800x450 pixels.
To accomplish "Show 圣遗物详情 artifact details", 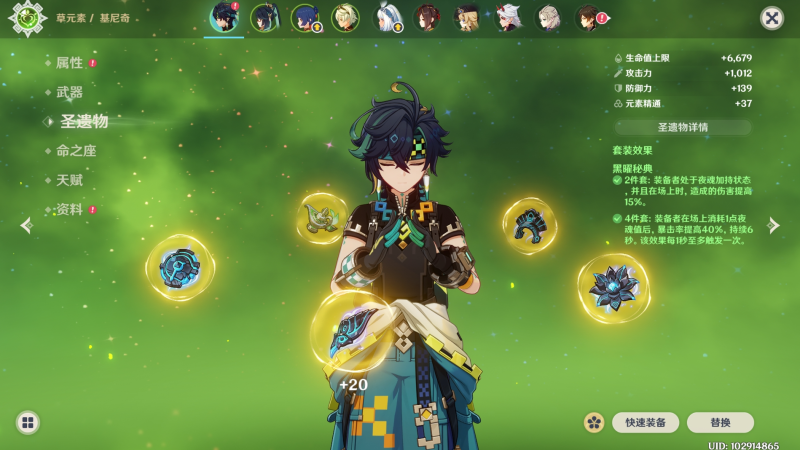I will click(683, 128).
